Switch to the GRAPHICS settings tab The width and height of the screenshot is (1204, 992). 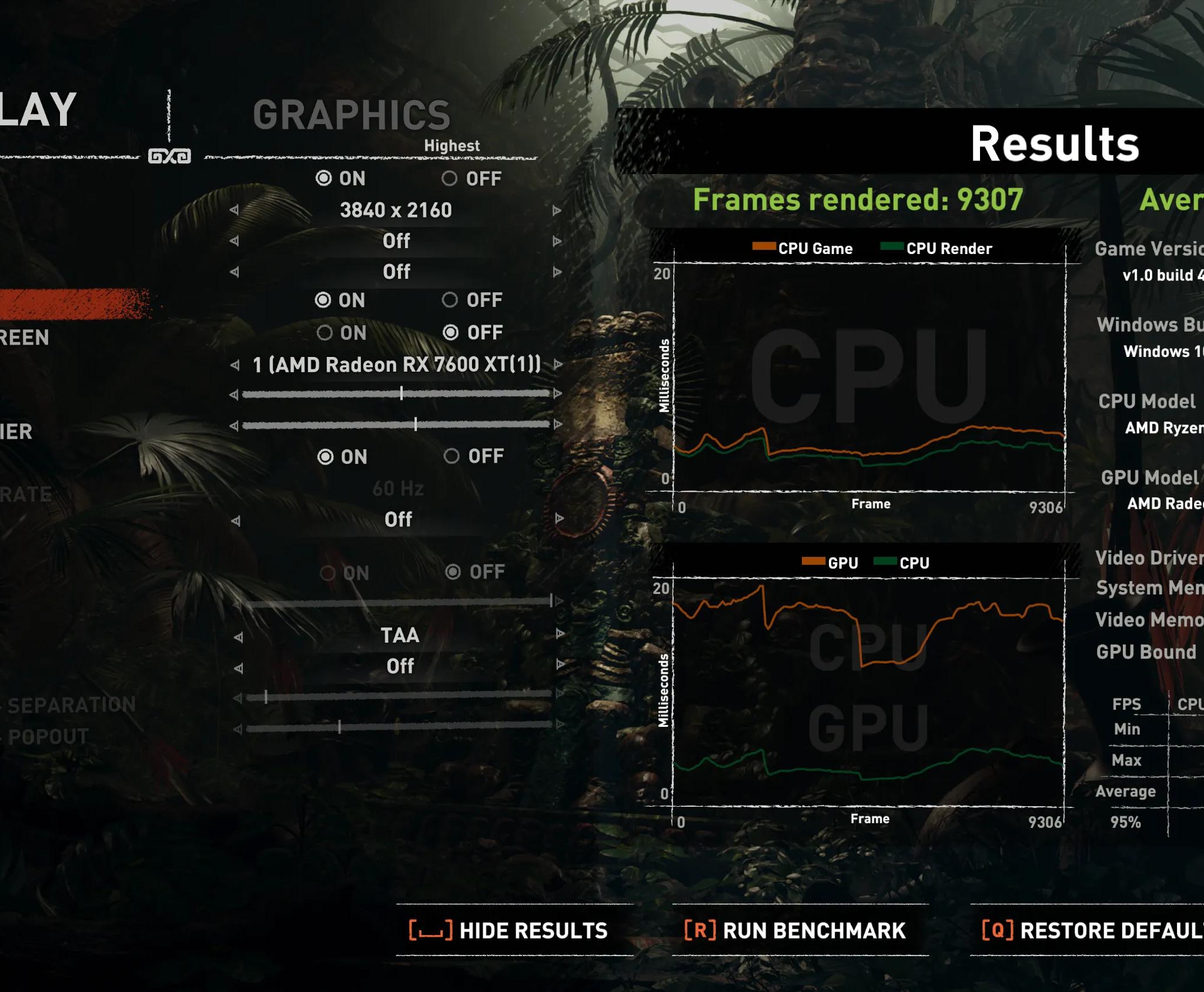click(353, 116)
